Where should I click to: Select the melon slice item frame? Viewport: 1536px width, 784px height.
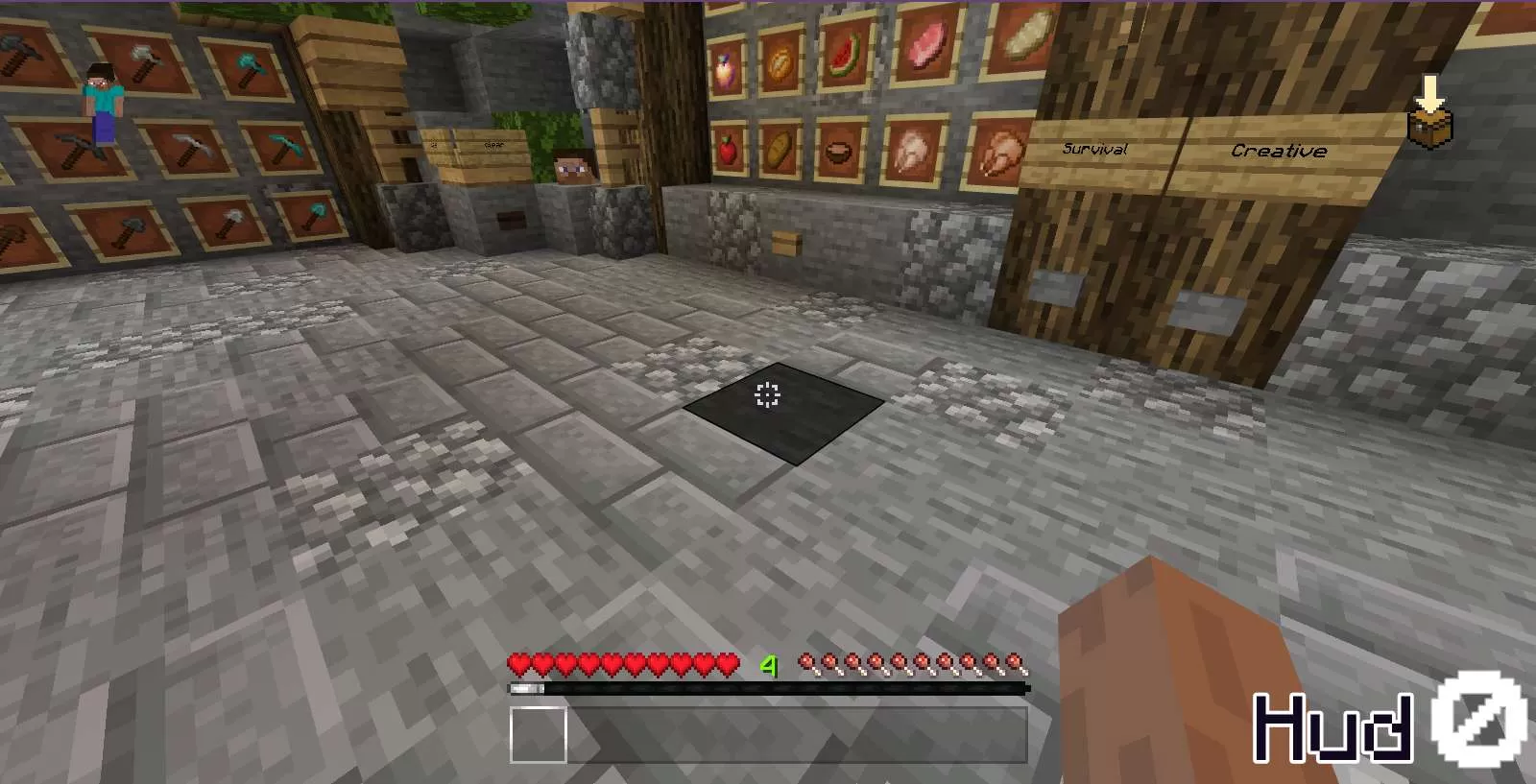coord(845,56)
